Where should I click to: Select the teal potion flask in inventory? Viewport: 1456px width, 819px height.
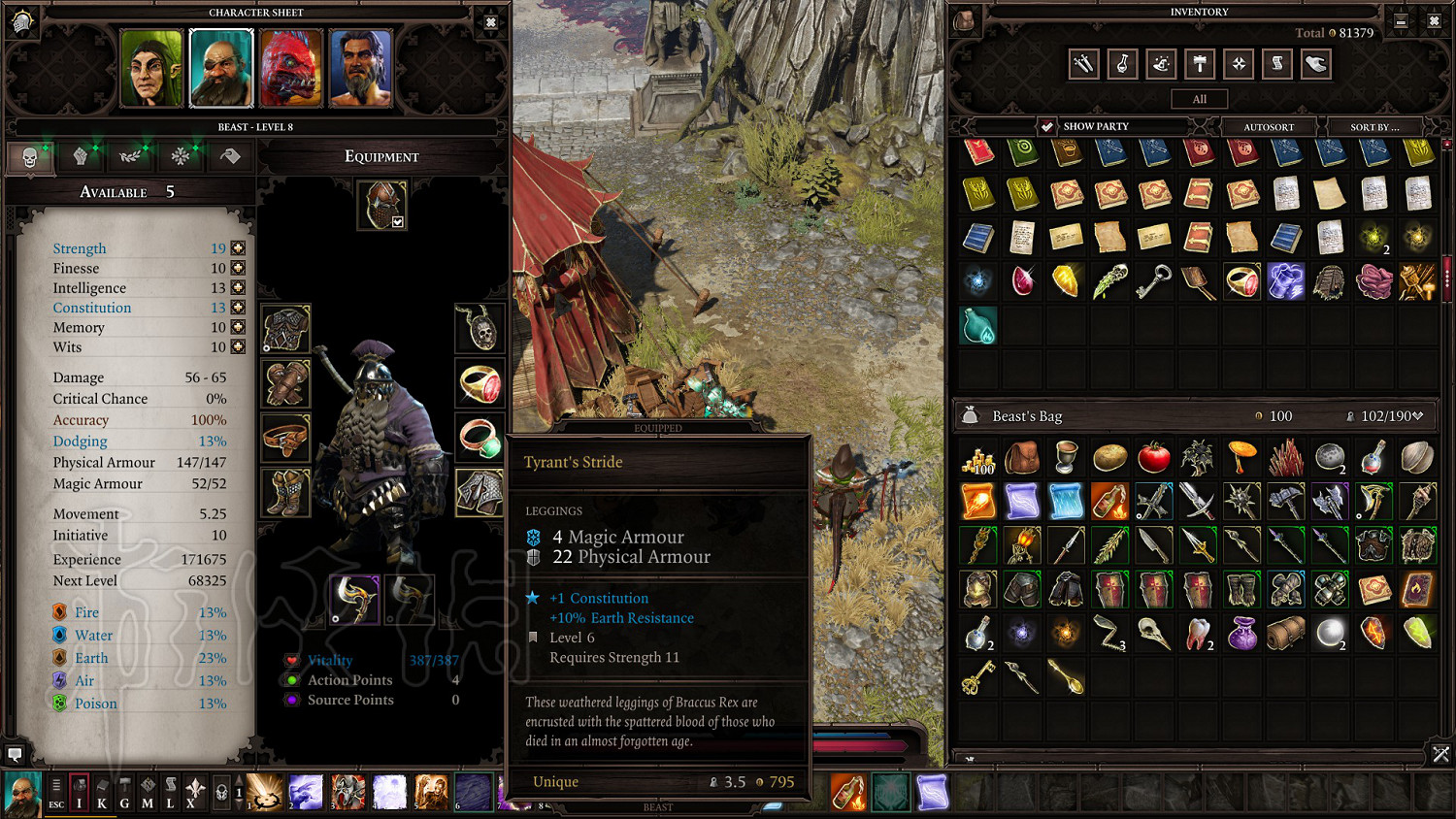(x=978, y=327)
